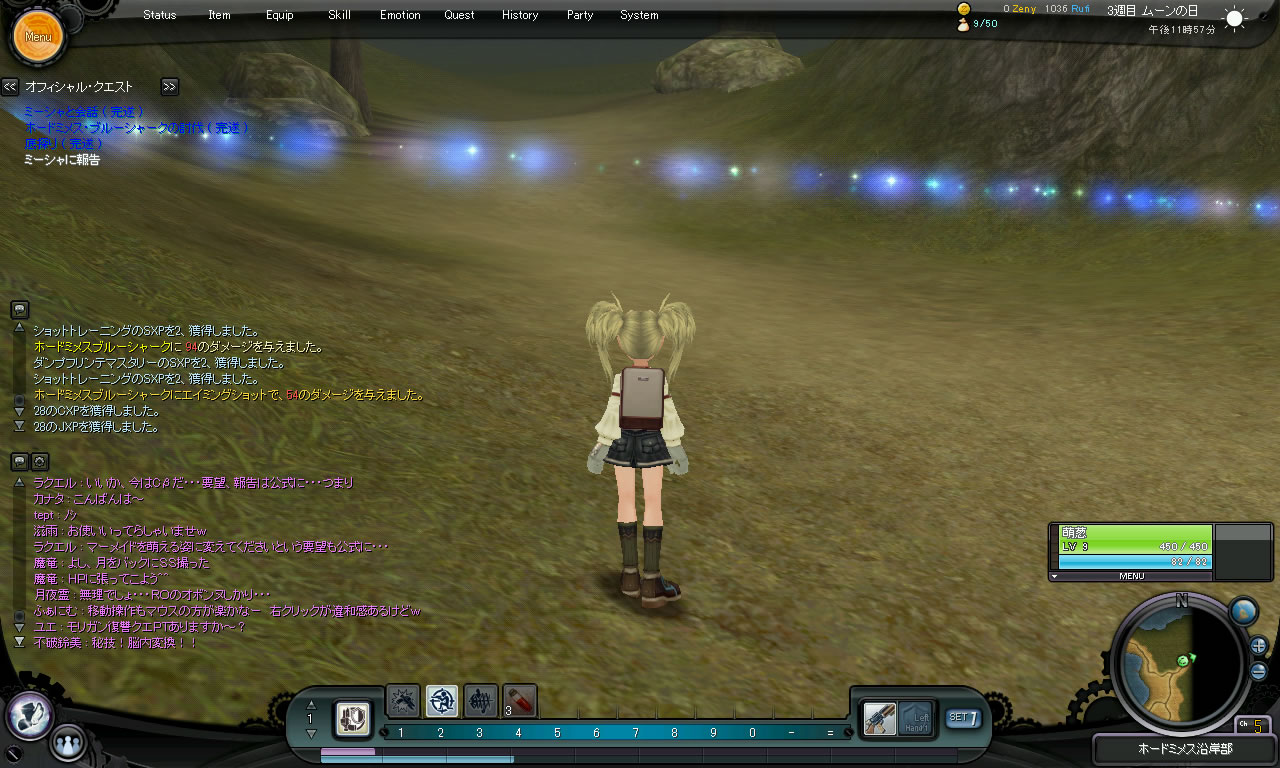Open the History menu
1280x768 pixels.
pos(520,15)
